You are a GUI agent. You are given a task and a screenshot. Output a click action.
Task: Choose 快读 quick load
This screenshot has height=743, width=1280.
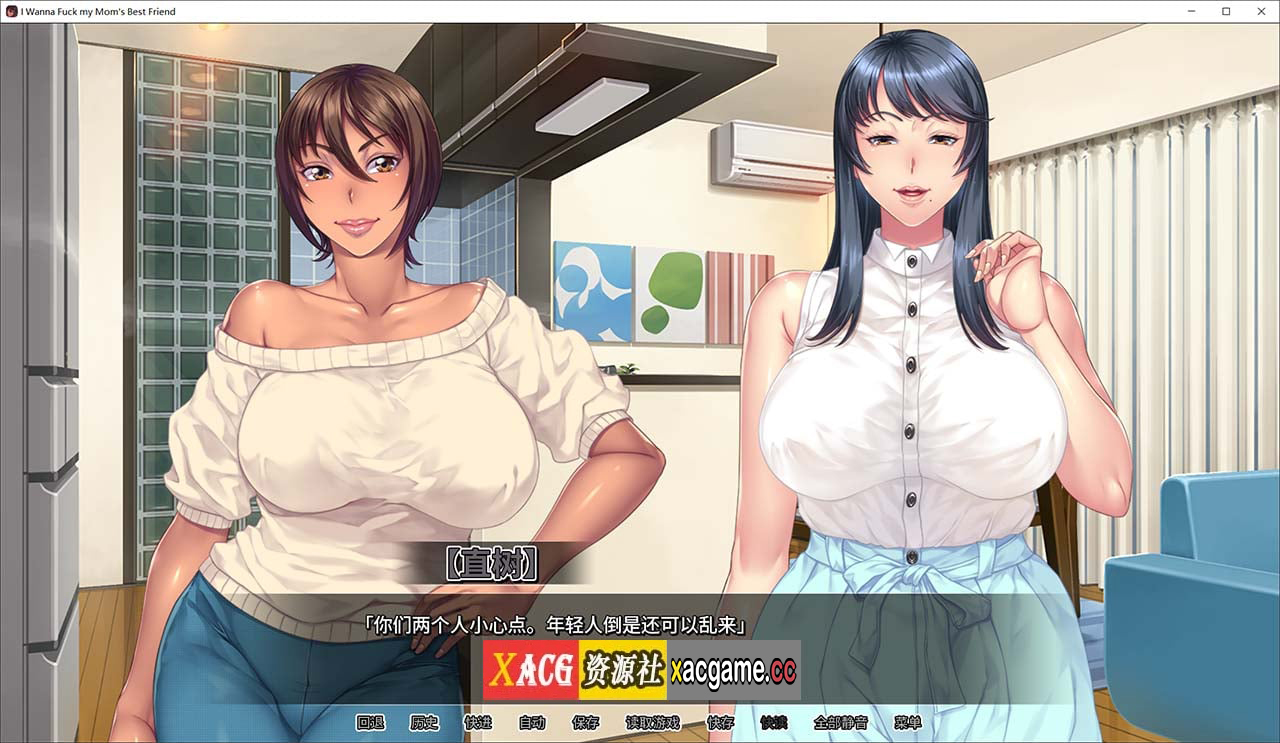pyautogui.click(x=774, y=722)
